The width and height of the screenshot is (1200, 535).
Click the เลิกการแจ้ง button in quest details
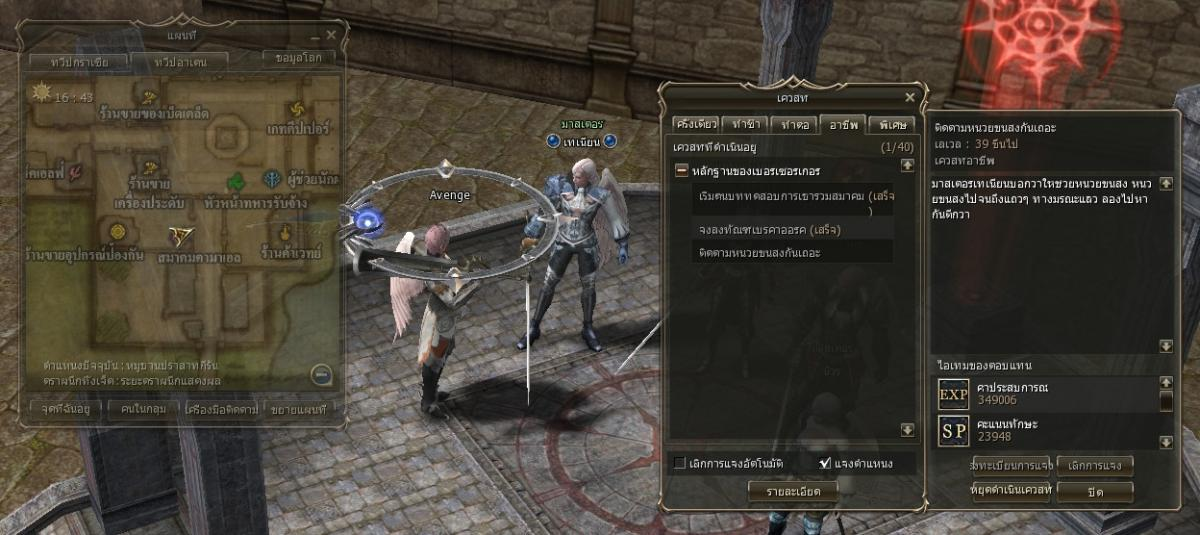tap(1095, 467)
